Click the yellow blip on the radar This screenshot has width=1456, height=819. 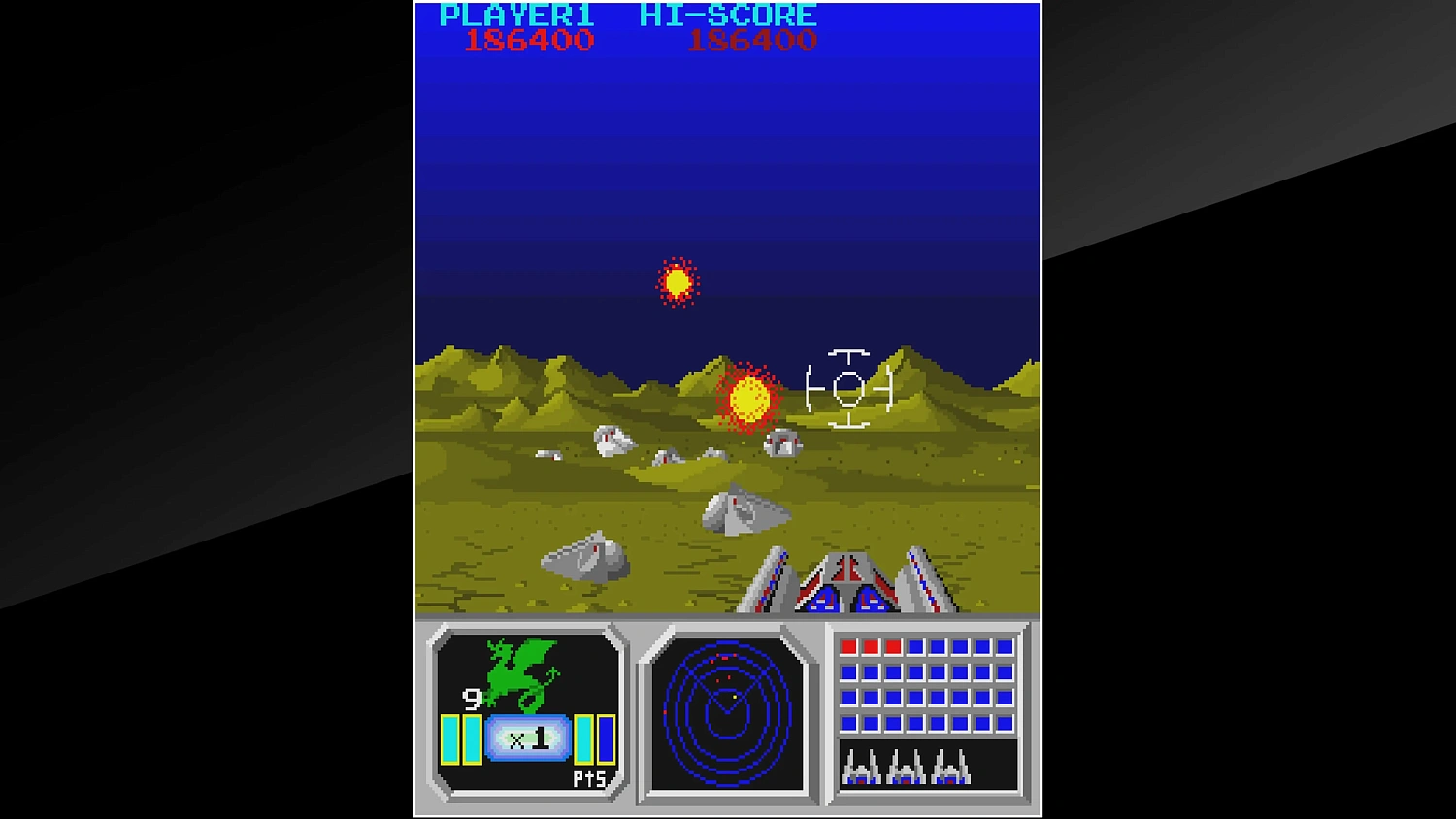(x=735, y=697)
